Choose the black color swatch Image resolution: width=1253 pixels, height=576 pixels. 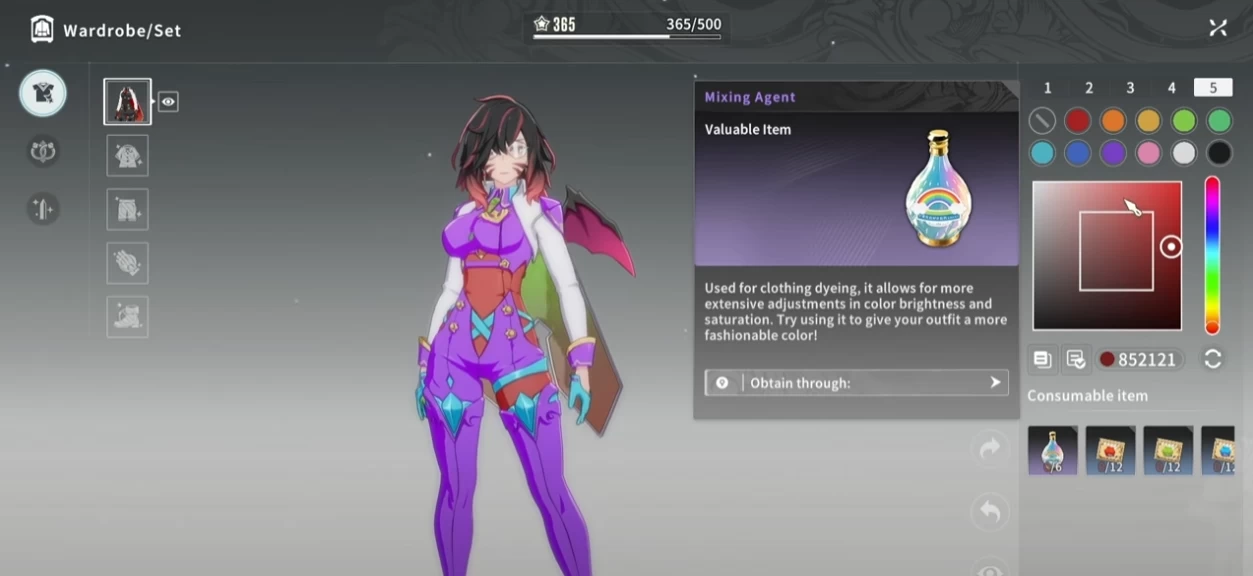[x=1218, y=153]
